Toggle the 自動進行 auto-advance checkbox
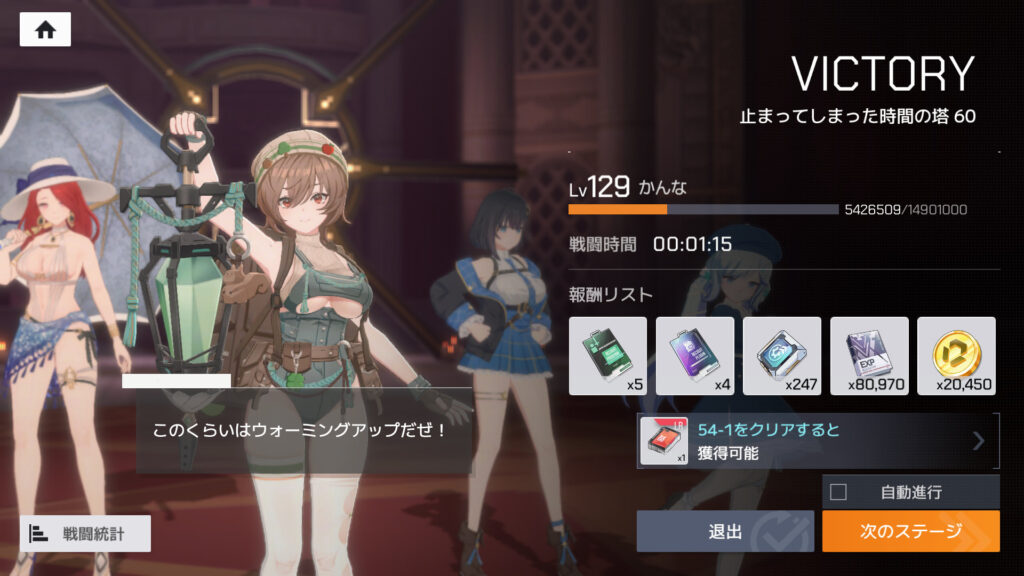 coord(839,492)
